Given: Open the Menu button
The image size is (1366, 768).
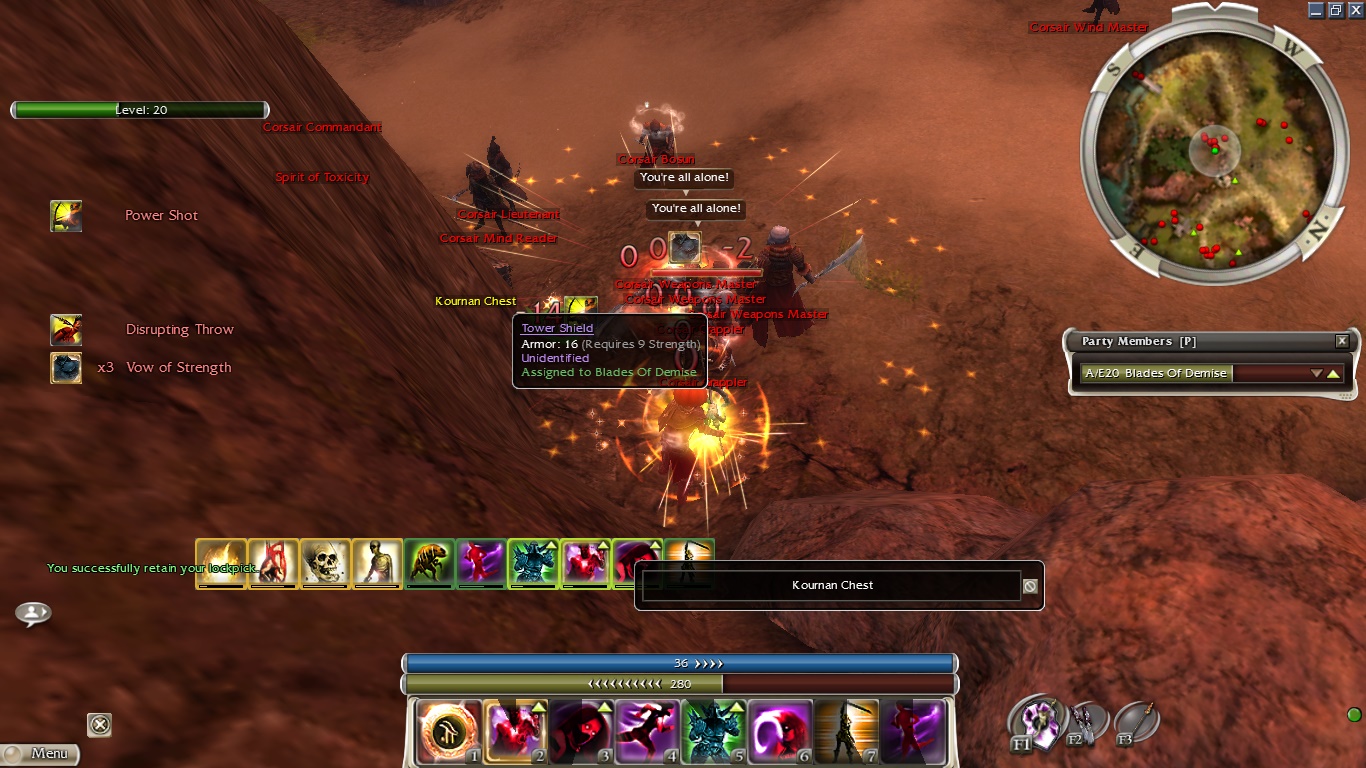Looking at the screenshot, I should pos(40,753).
